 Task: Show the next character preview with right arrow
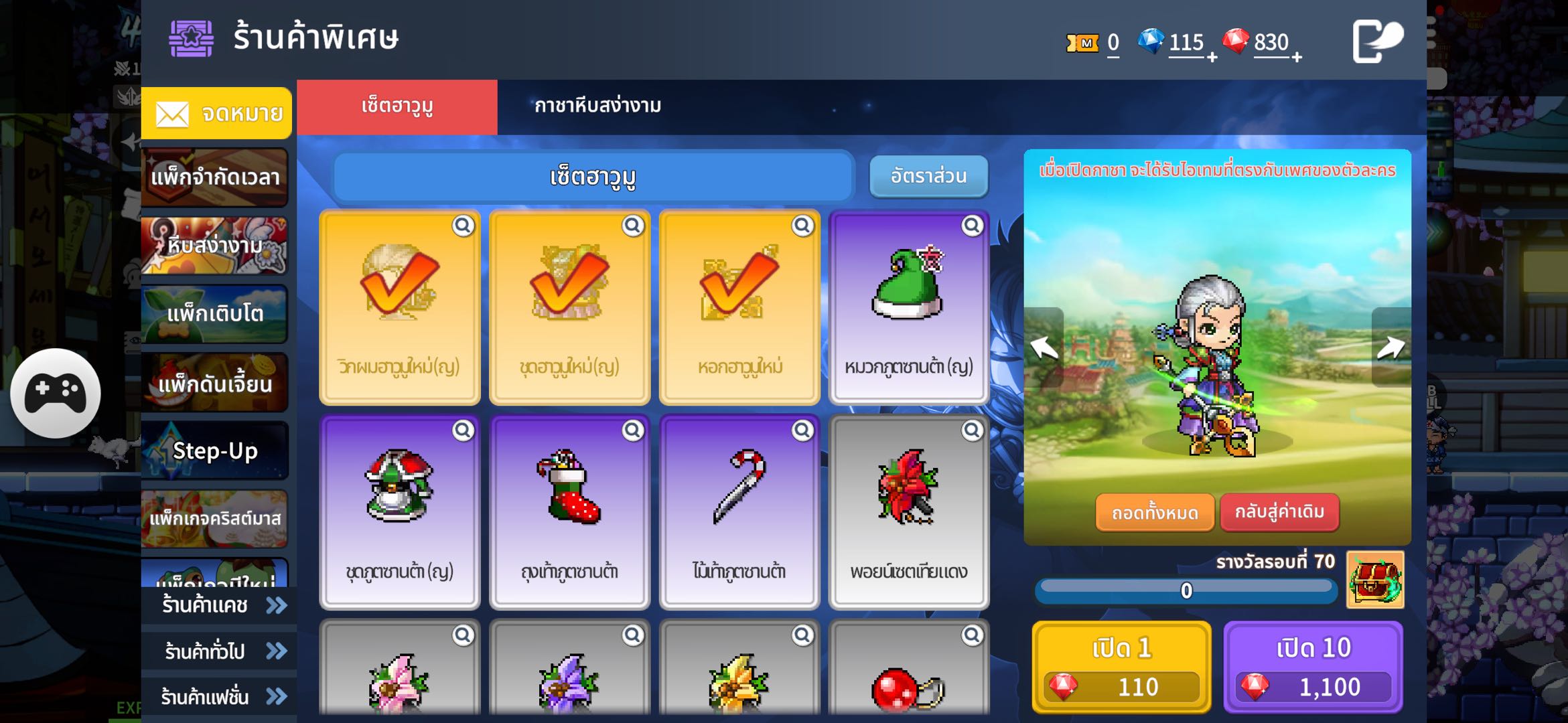click(1391, 347)
